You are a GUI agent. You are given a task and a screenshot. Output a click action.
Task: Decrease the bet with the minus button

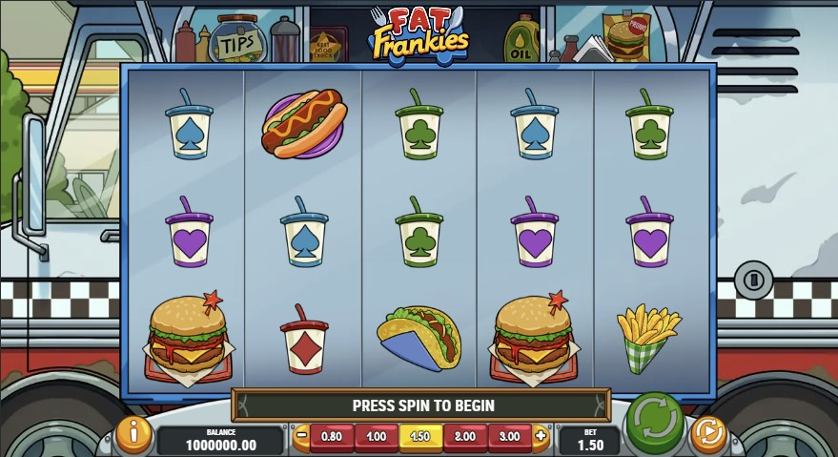coord(302,436)
